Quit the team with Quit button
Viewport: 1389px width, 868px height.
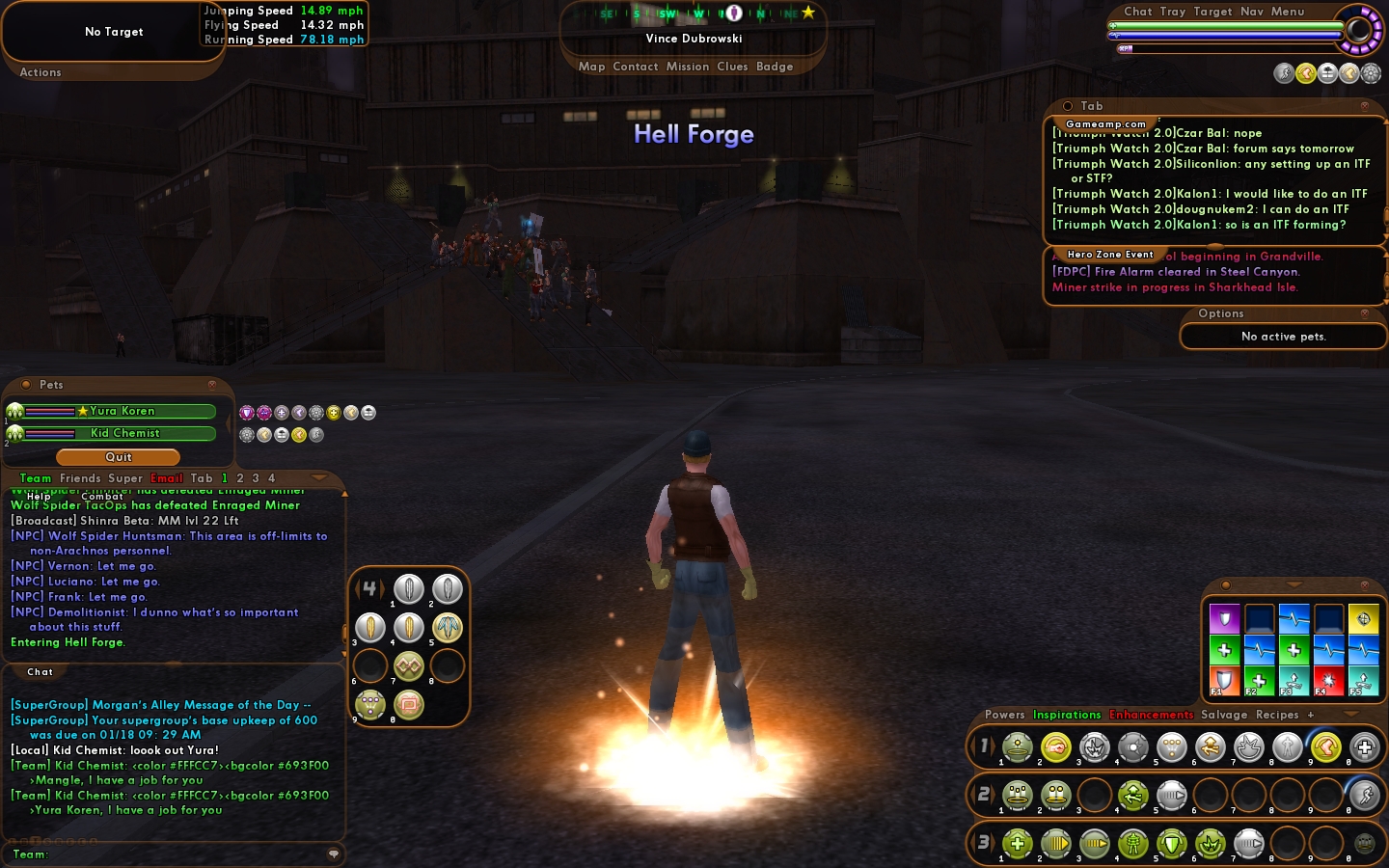point(118,457)
